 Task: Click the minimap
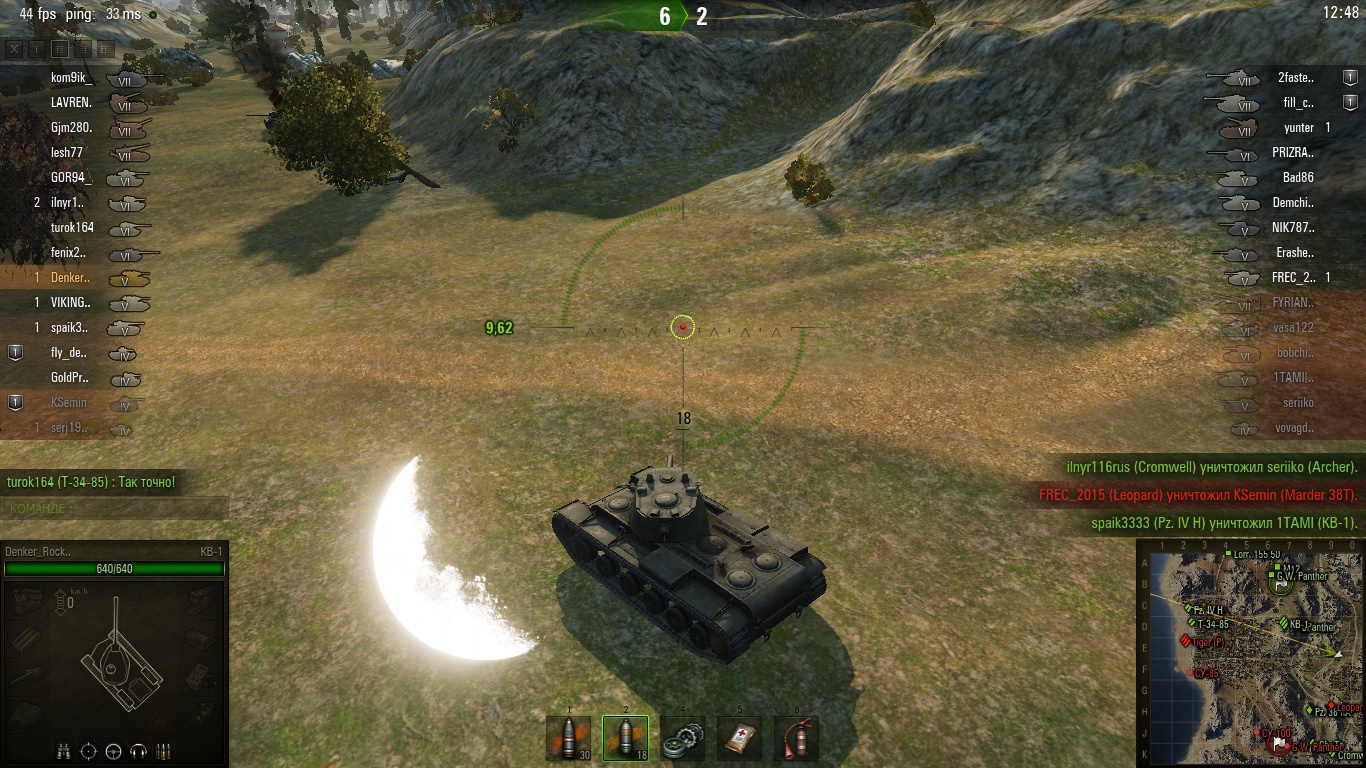pos(1250,652)
